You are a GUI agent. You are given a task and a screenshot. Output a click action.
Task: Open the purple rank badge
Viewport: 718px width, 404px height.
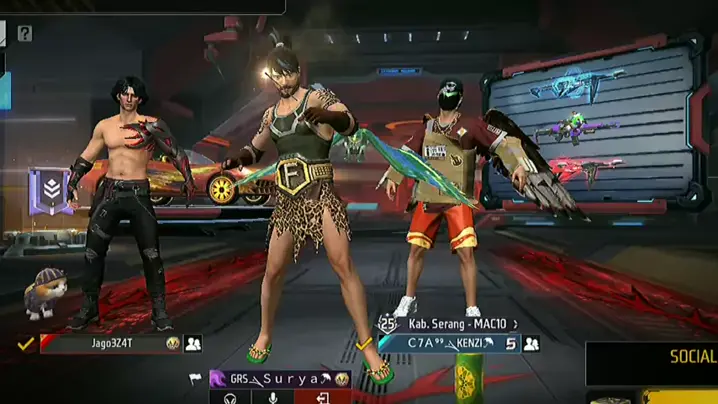click(48, 190)
